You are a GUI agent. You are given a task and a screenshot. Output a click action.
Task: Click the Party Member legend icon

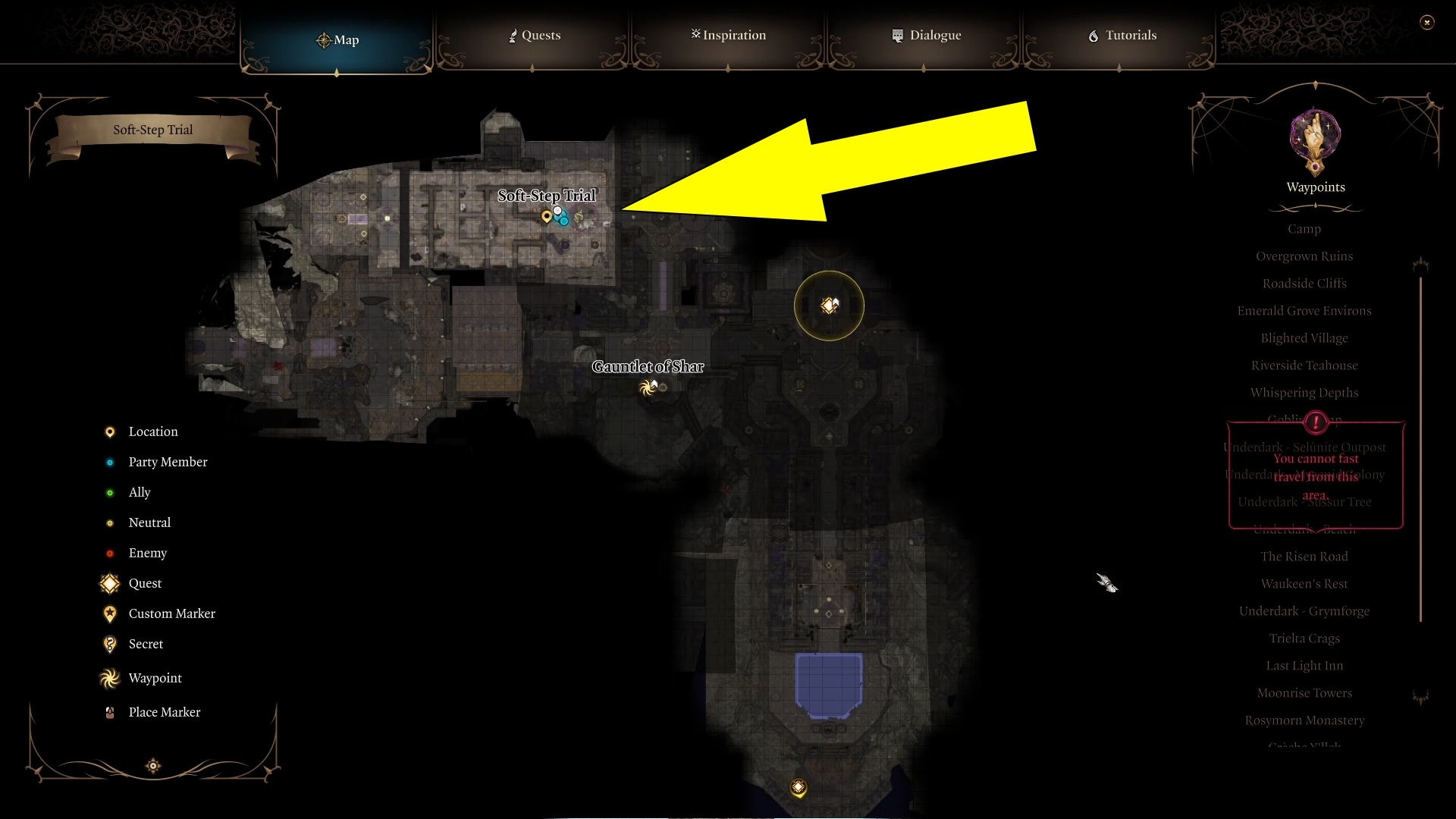110,462
